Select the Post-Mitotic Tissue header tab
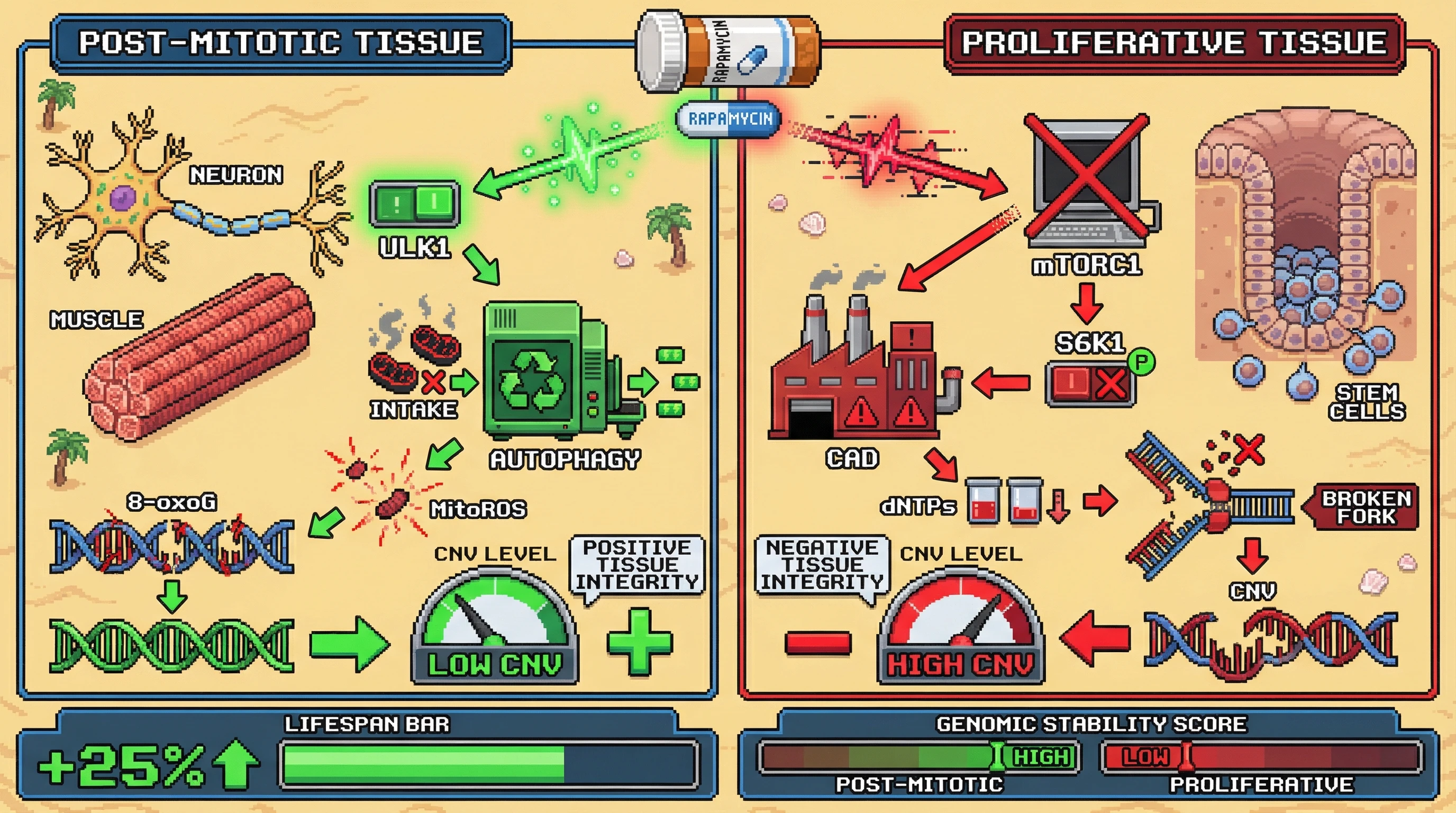The height and width of the screenshot is (813, 1456). (x=281, y=43)
